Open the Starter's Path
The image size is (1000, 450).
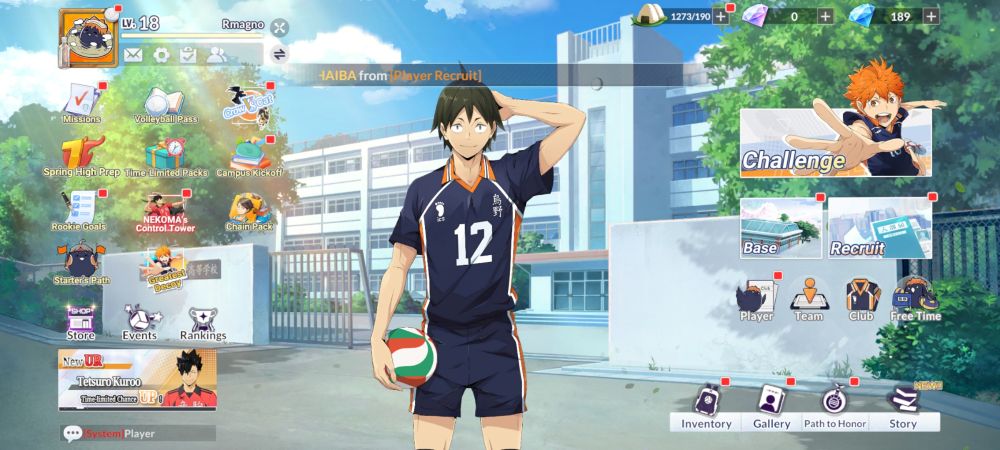(x=81, y=266)
